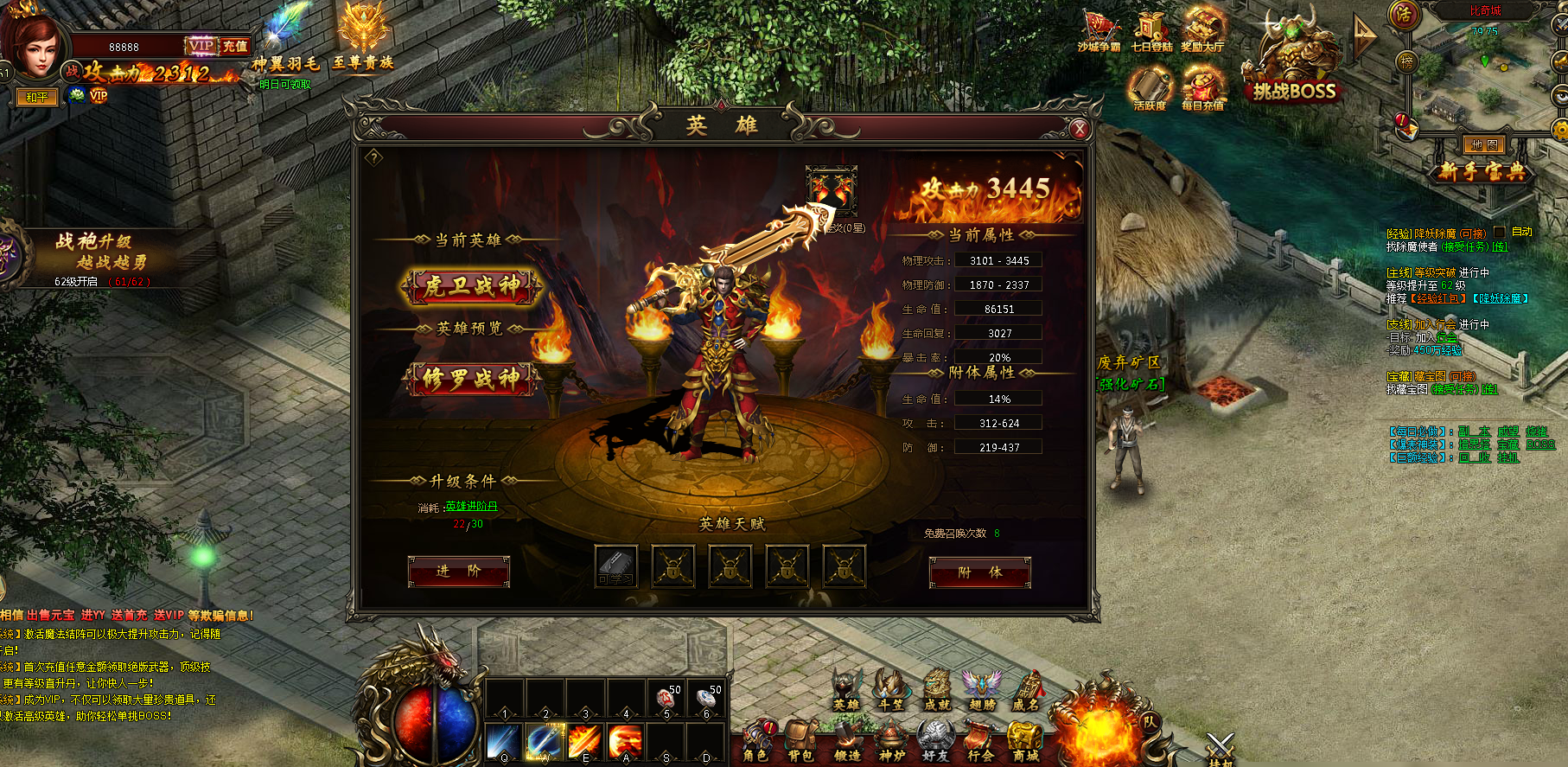Close the 英雄 hero window

coord(1080,130)
